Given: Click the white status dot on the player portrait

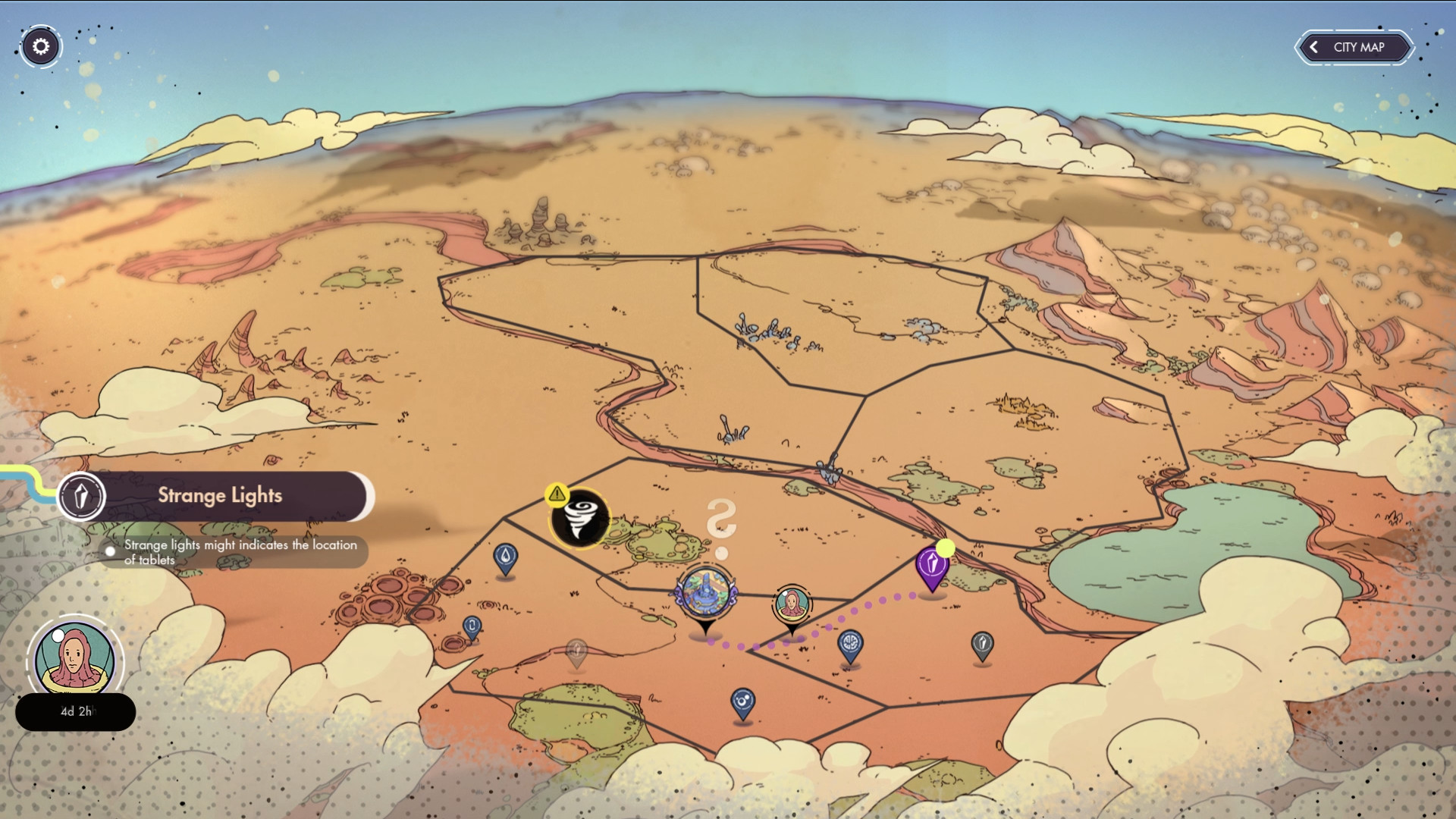Looking at the screenshot, I should 58,635.
